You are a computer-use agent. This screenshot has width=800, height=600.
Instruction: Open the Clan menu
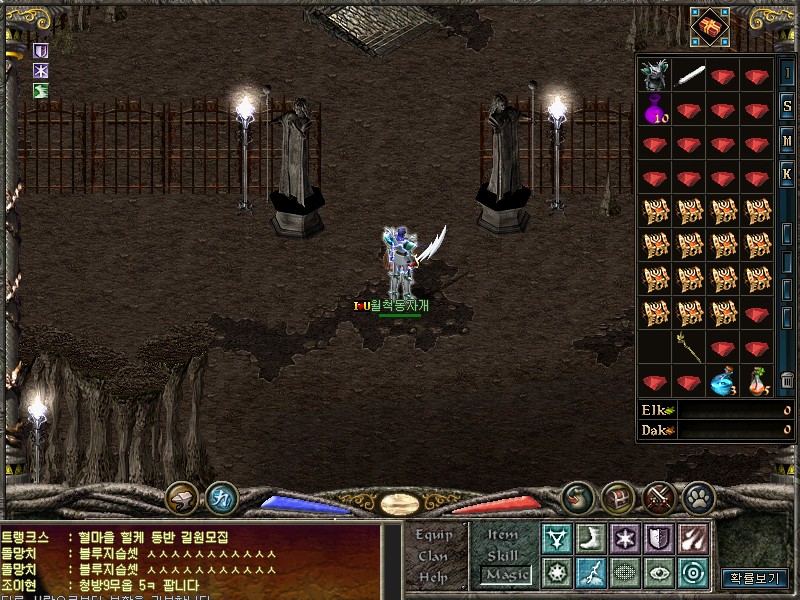(x=434, y=556)
